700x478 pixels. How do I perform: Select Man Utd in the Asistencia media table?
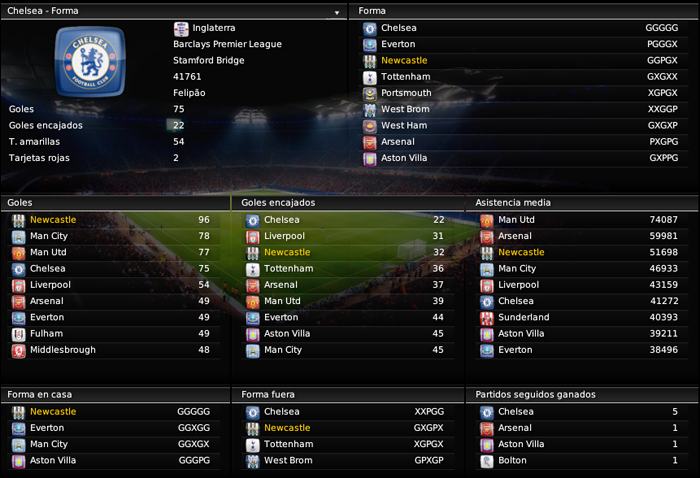(516, 220)
